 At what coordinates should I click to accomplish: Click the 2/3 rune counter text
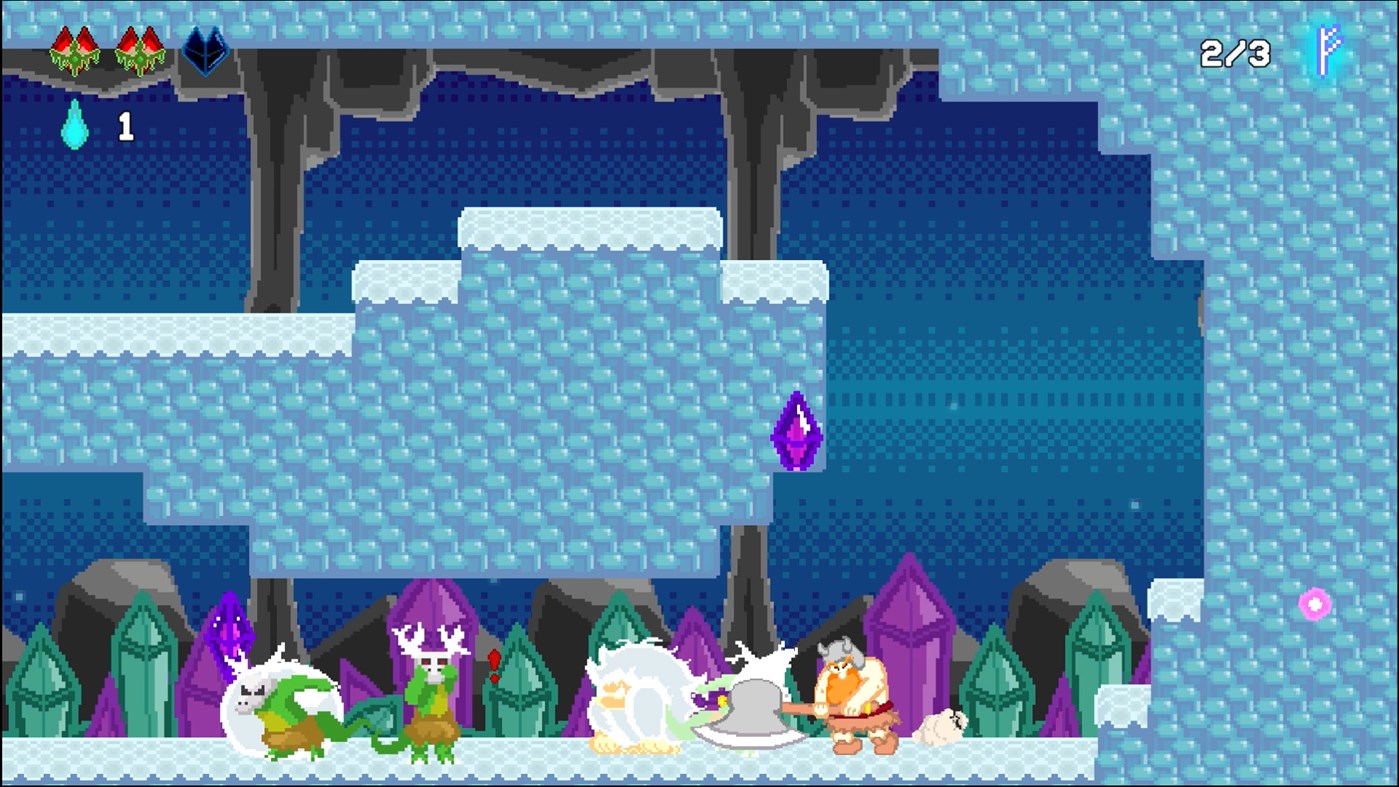(1233, 55)
